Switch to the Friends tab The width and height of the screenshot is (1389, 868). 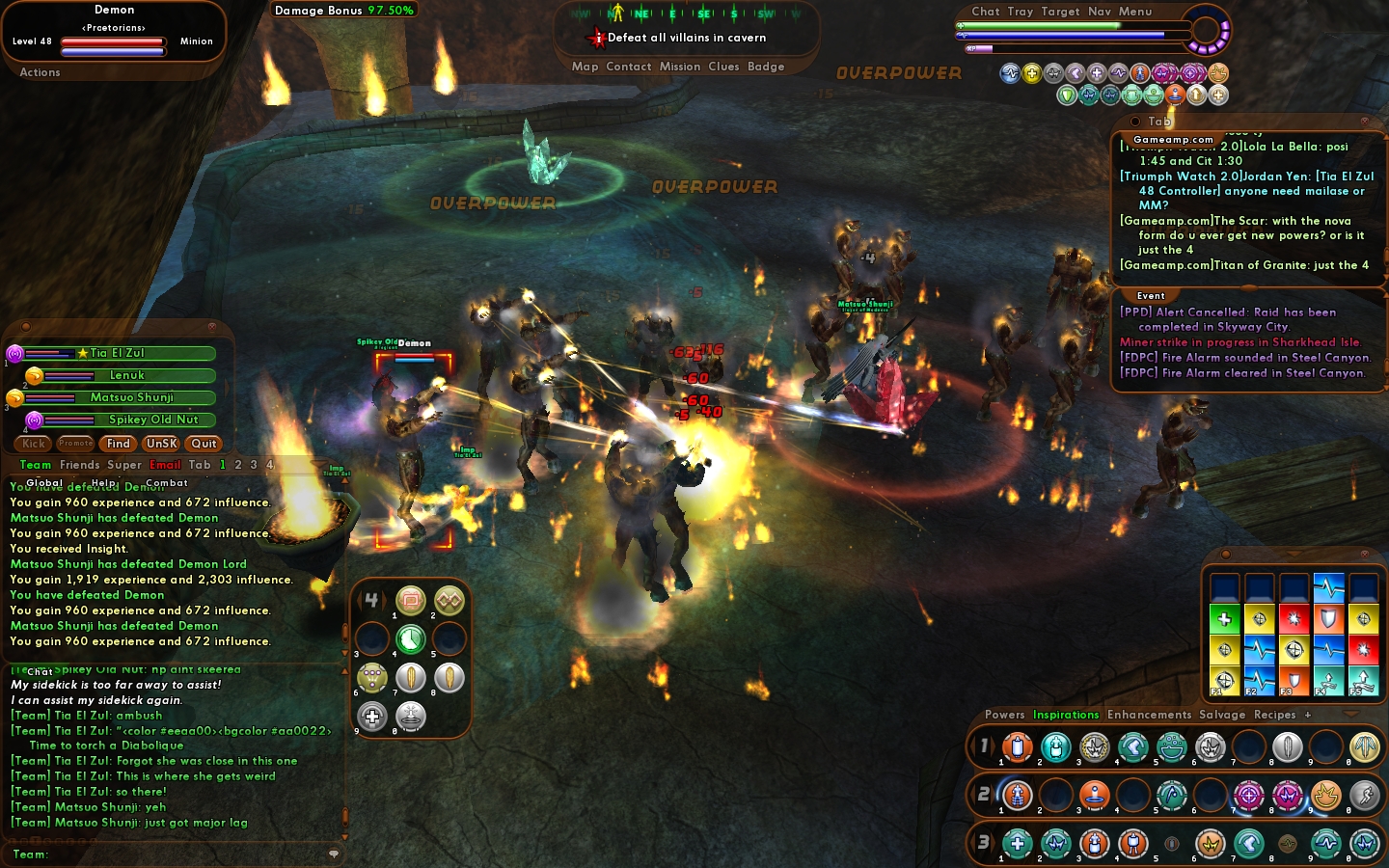tap(80, 465)
